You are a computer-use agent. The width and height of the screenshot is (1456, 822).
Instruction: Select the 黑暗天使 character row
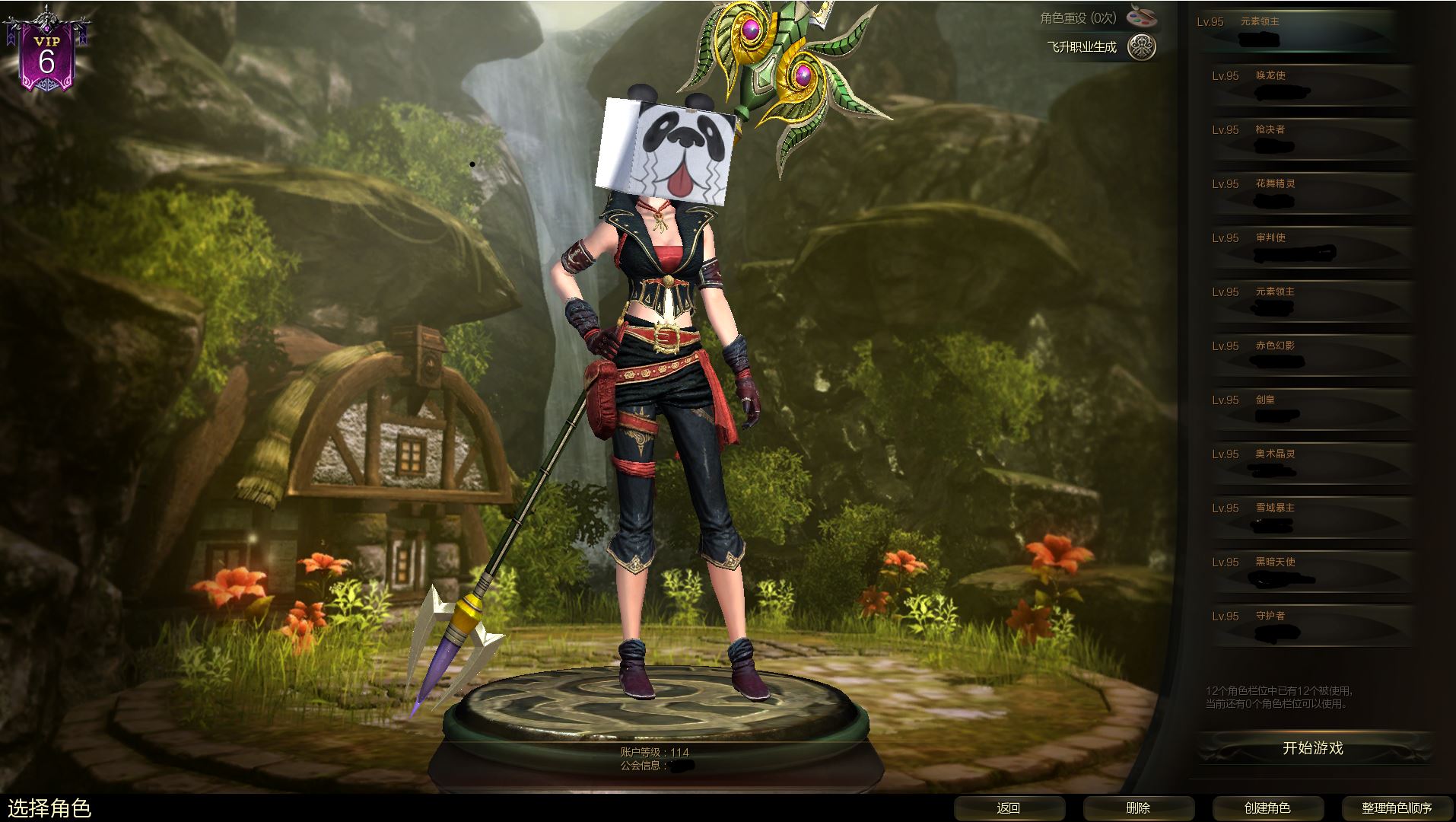point(1310,572)
